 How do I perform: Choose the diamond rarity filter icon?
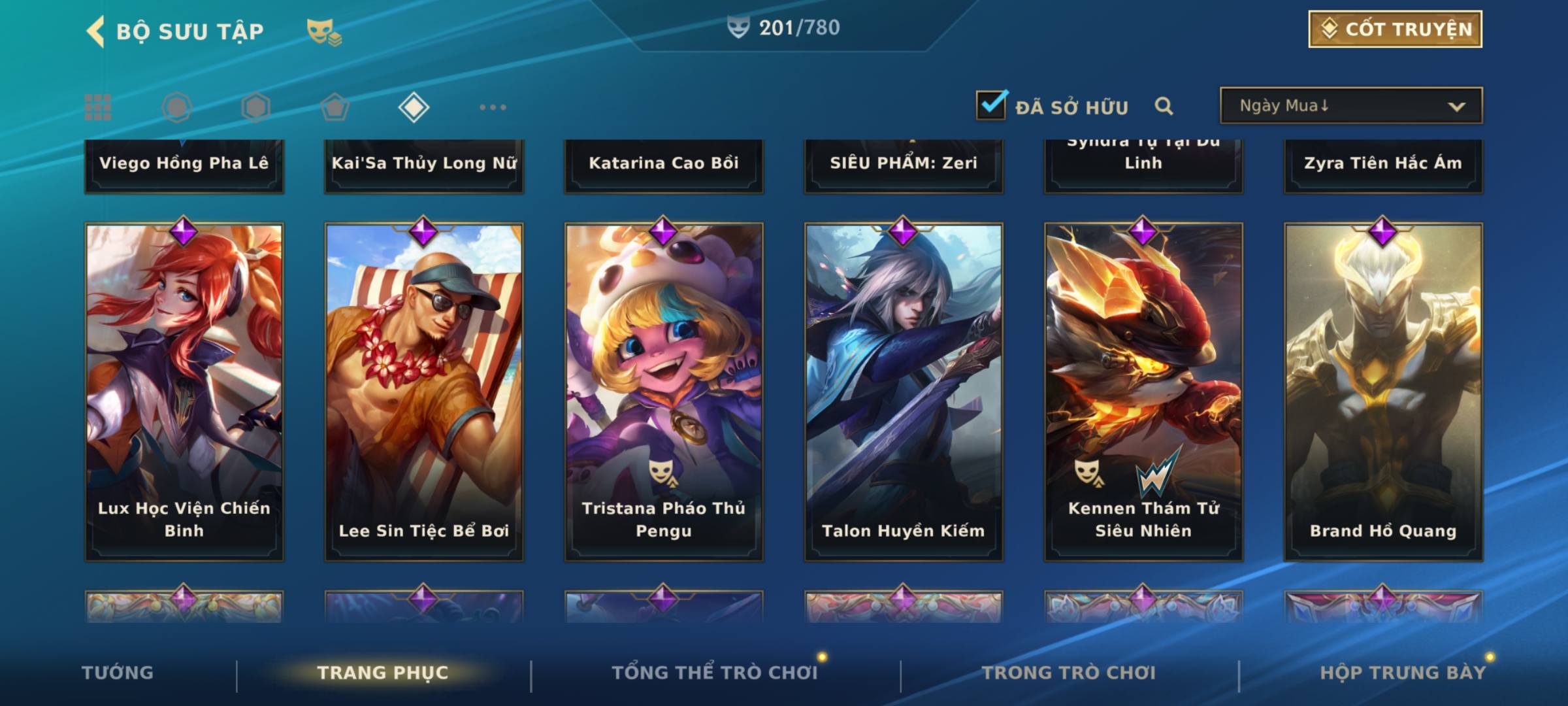pyautogui.click(x=414, y=107)
